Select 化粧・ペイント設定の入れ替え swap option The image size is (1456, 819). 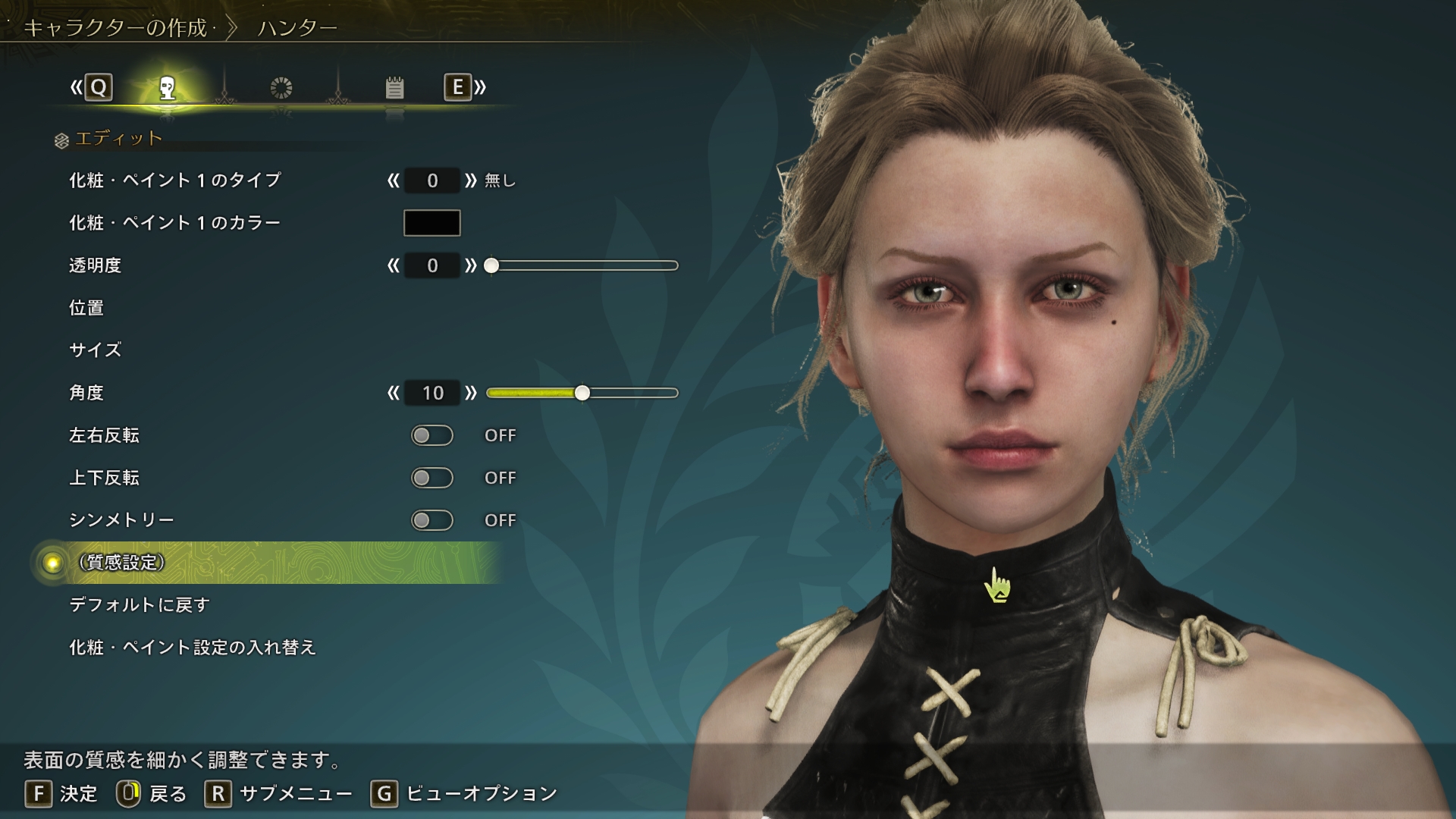tap(193, 648)
